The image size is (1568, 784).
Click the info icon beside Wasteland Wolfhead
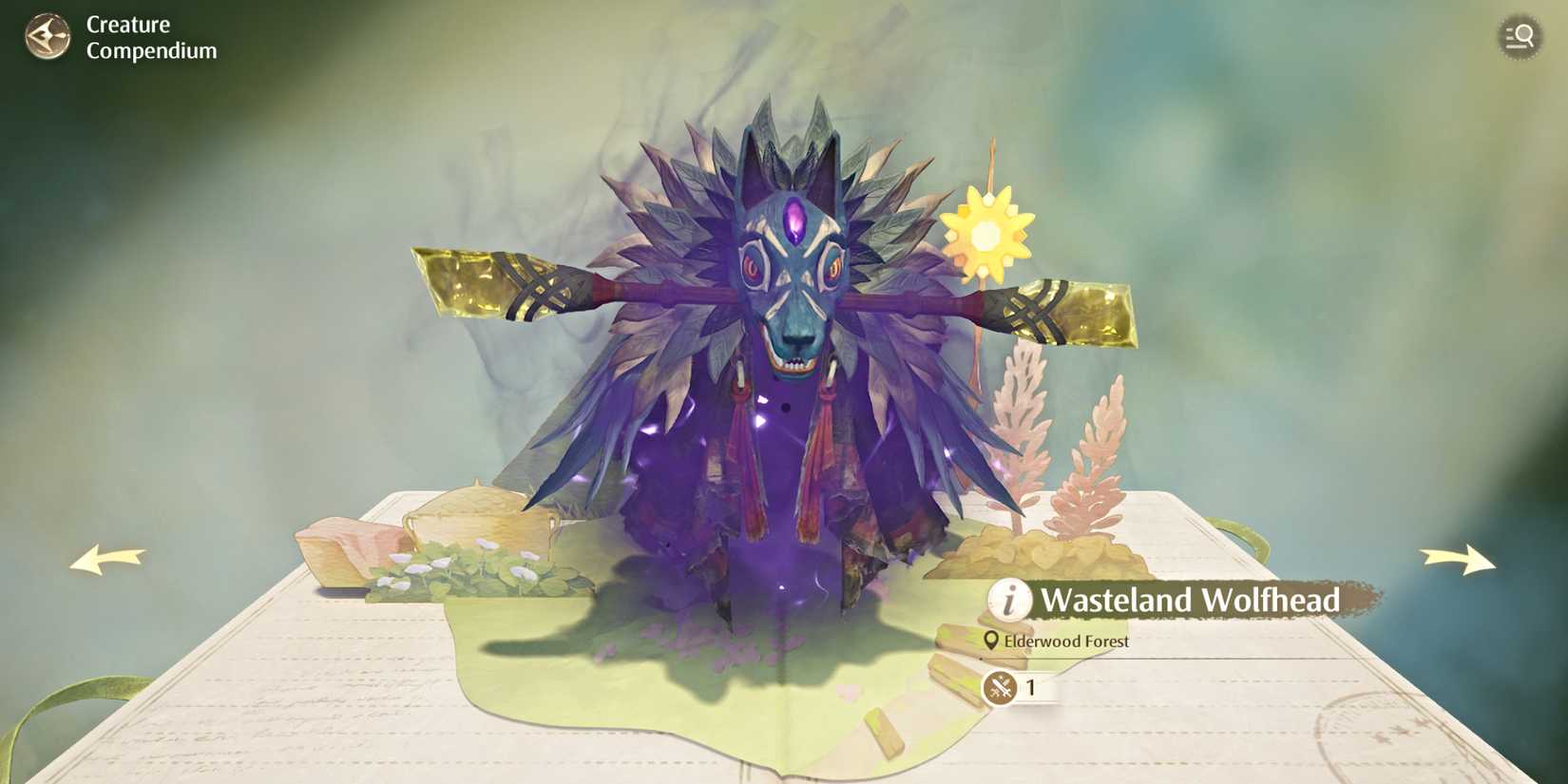click(x=1010, y=600)
